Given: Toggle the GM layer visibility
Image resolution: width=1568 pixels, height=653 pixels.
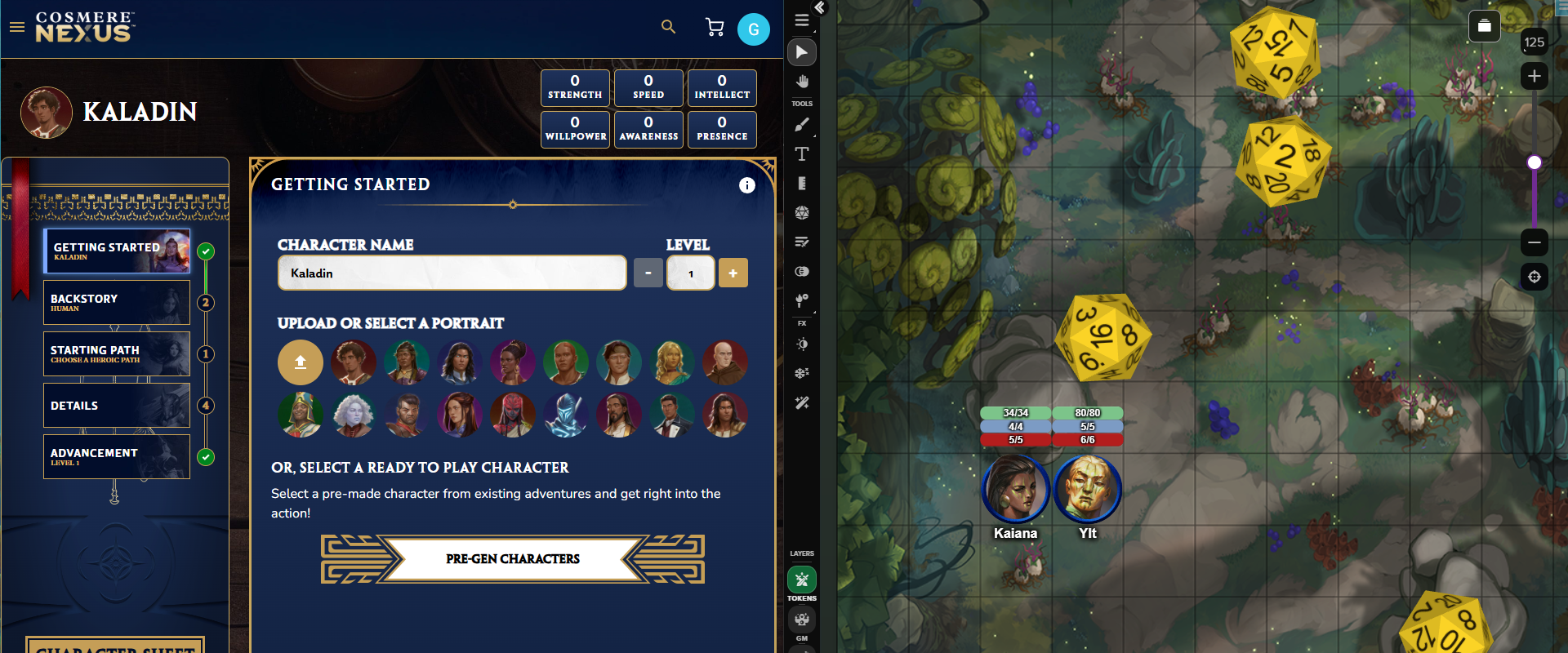Looking at the screenshot, I should (802, 619).
